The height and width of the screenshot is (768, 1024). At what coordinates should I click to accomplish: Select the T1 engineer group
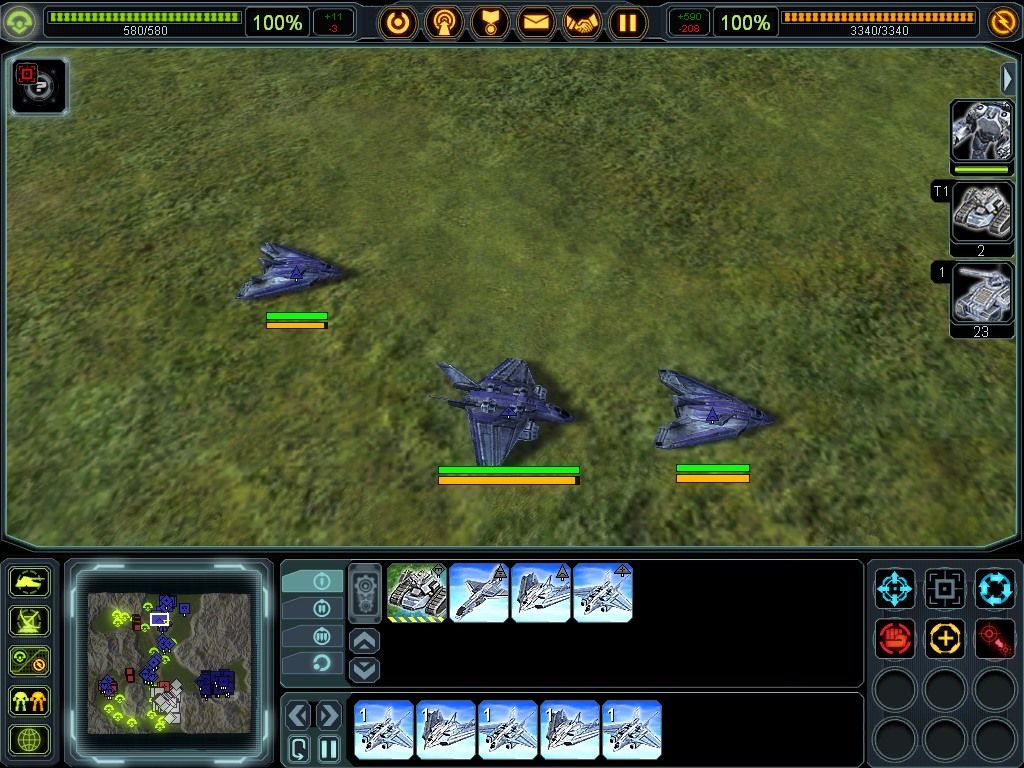pos(981,212)
